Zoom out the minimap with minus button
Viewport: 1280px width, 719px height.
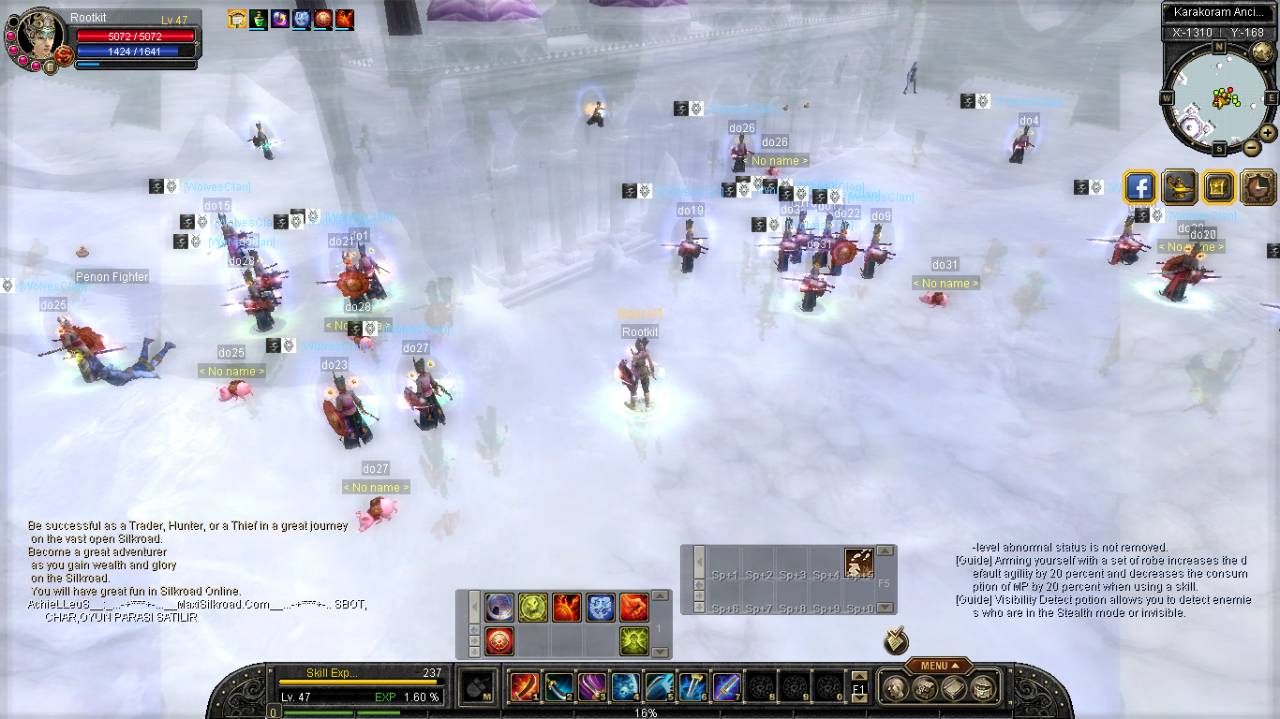1251,147
